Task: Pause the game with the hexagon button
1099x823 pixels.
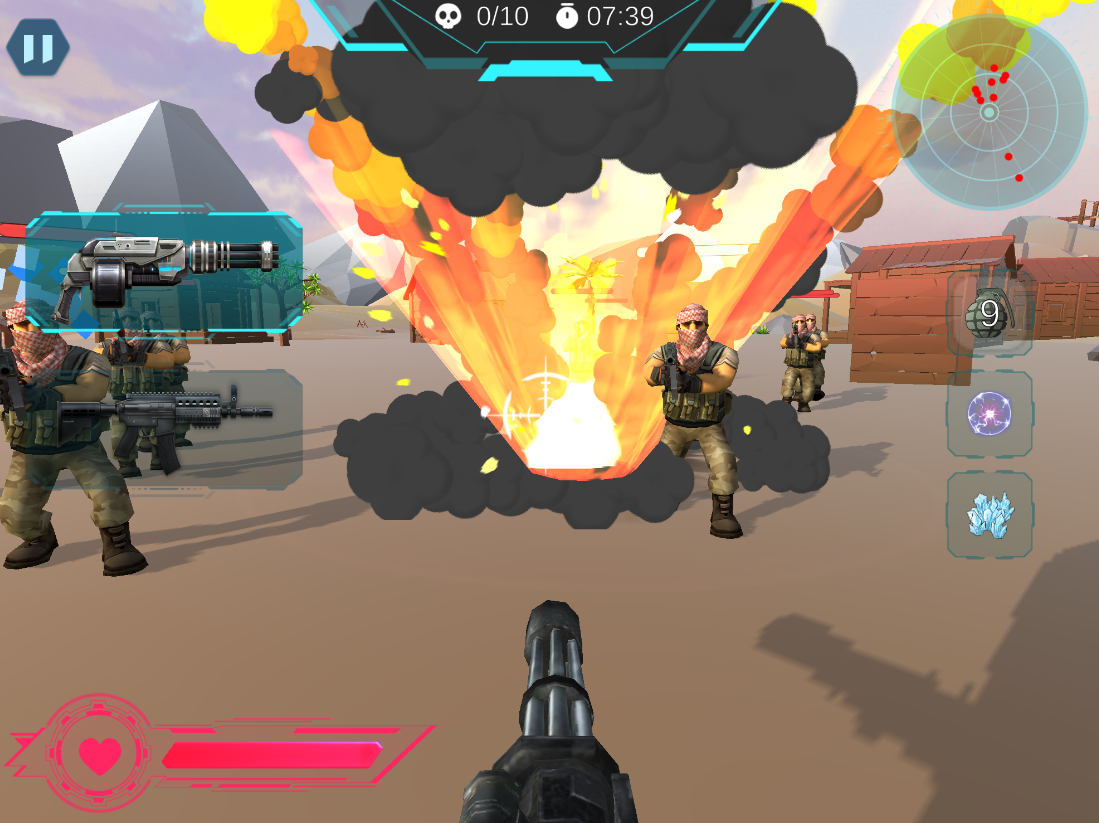Action: pos(38,48)
